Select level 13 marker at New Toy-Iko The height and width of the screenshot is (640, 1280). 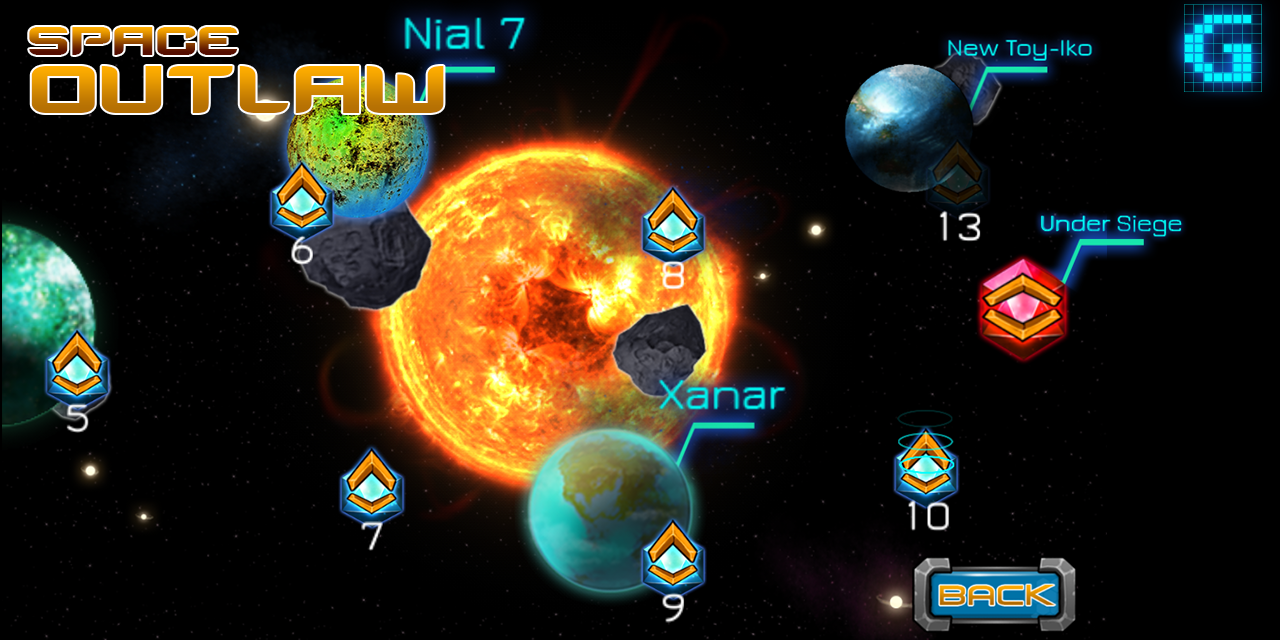pos(957,175)
